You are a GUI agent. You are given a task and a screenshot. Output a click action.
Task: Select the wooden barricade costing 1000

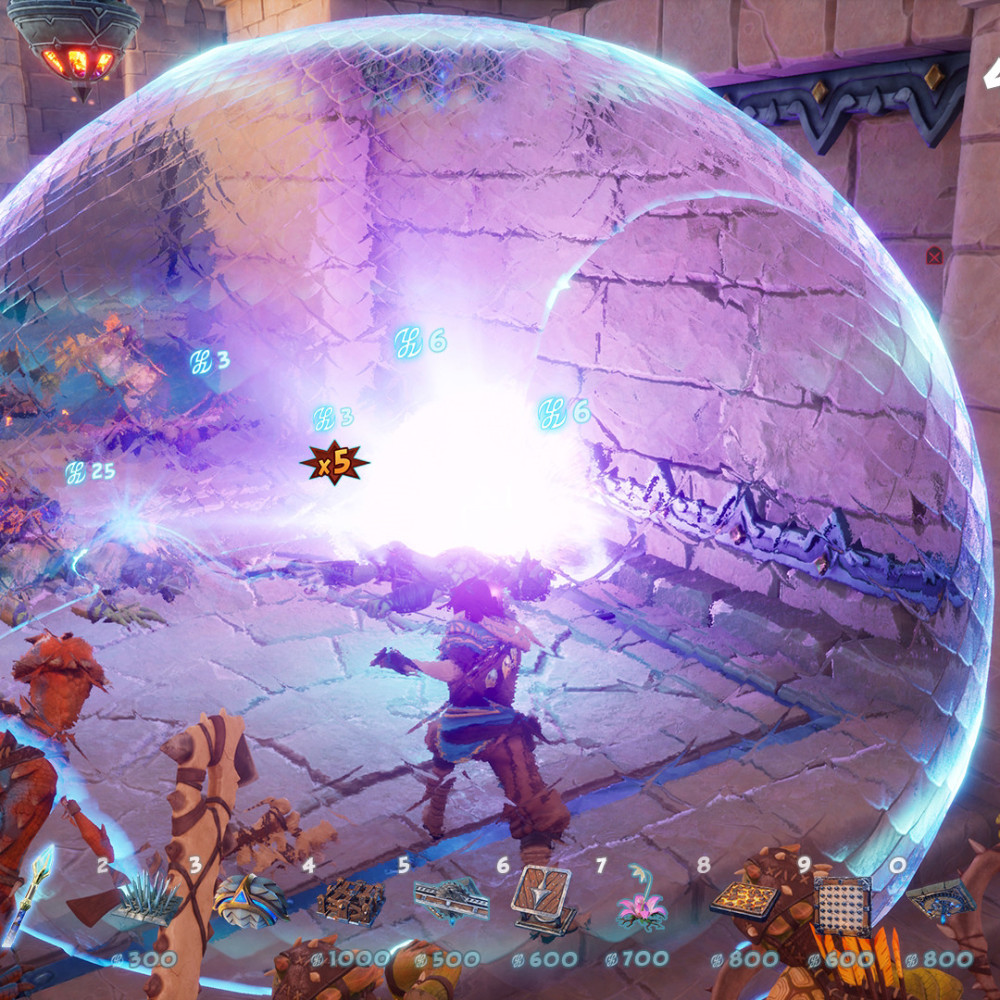[350, 902]
